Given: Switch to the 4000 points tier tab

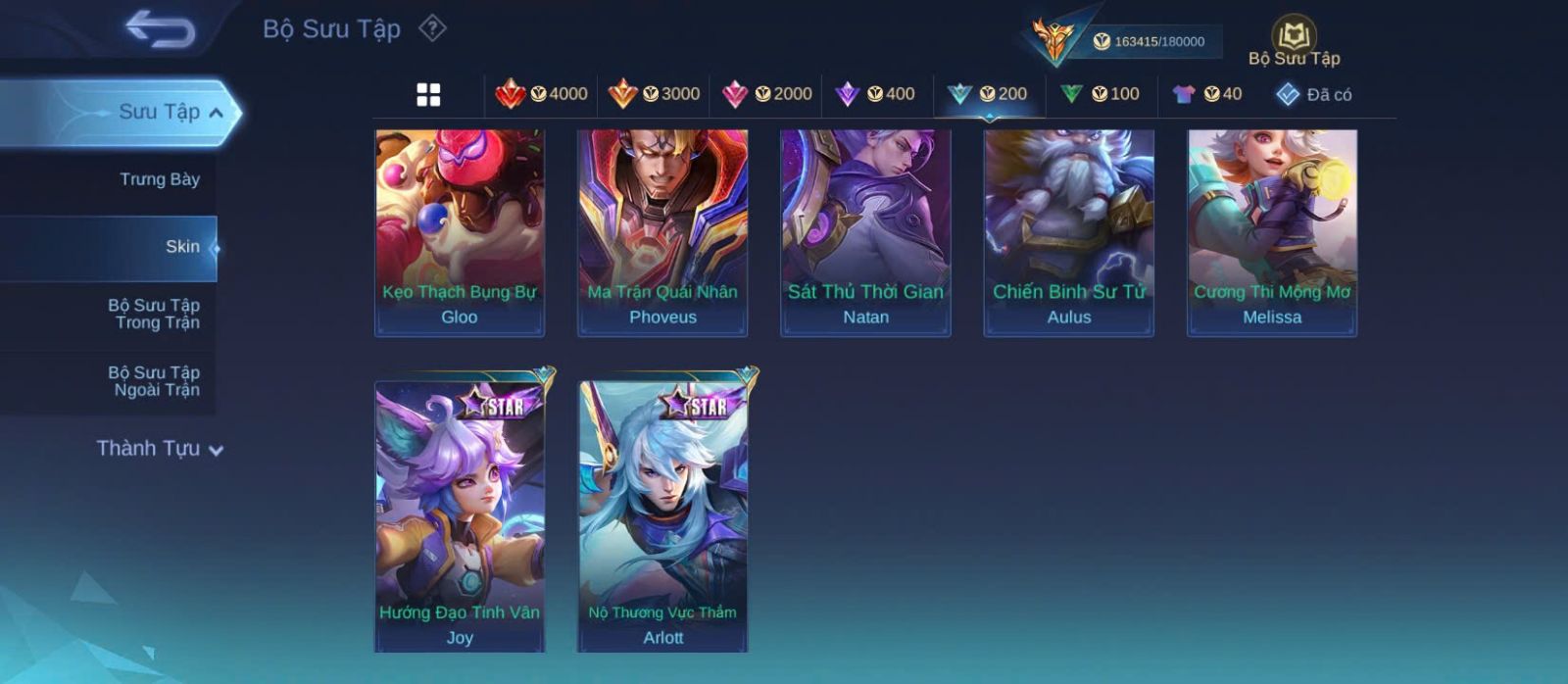Looking at the screenshot, I should click(x=541, y=94).
